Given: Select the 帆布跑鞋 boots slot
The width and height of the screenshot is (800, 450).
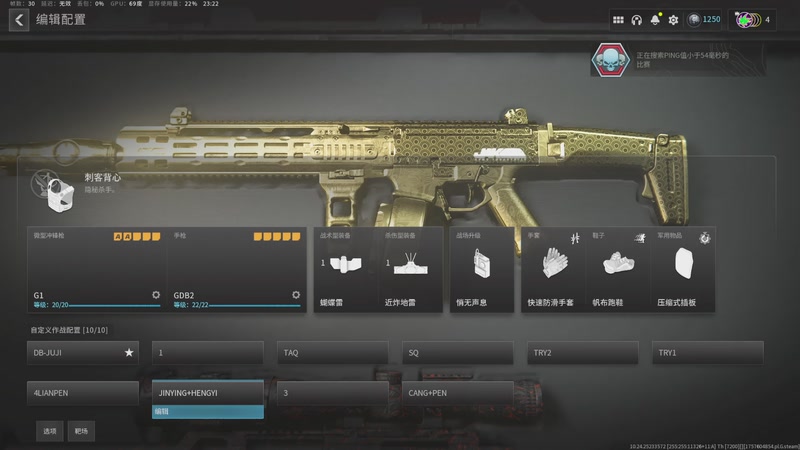Looking at the screenshot, I should (619, 270).
